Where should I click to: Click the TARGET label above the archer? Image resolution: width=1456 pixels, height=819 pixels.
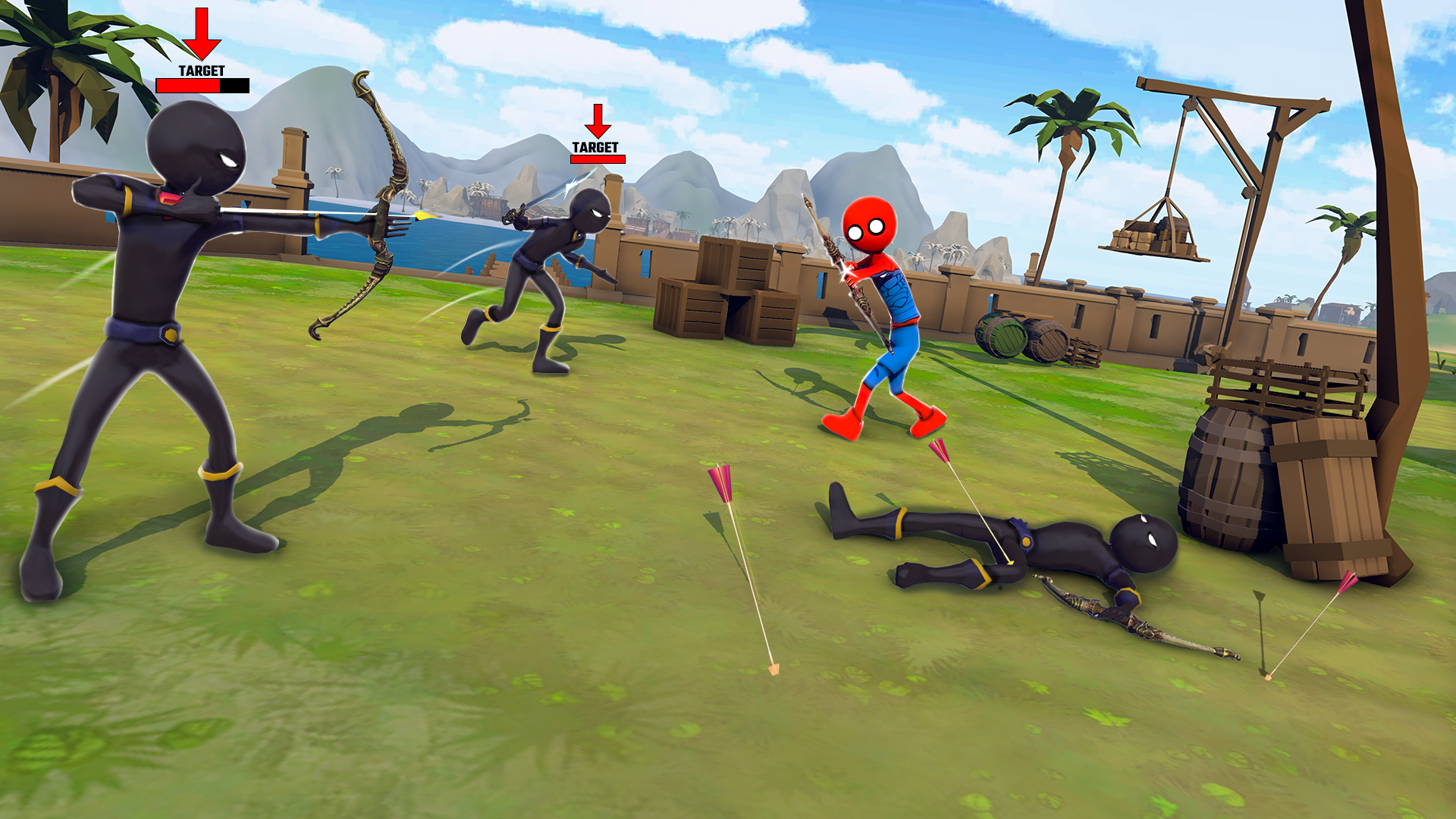coord(200,72)
